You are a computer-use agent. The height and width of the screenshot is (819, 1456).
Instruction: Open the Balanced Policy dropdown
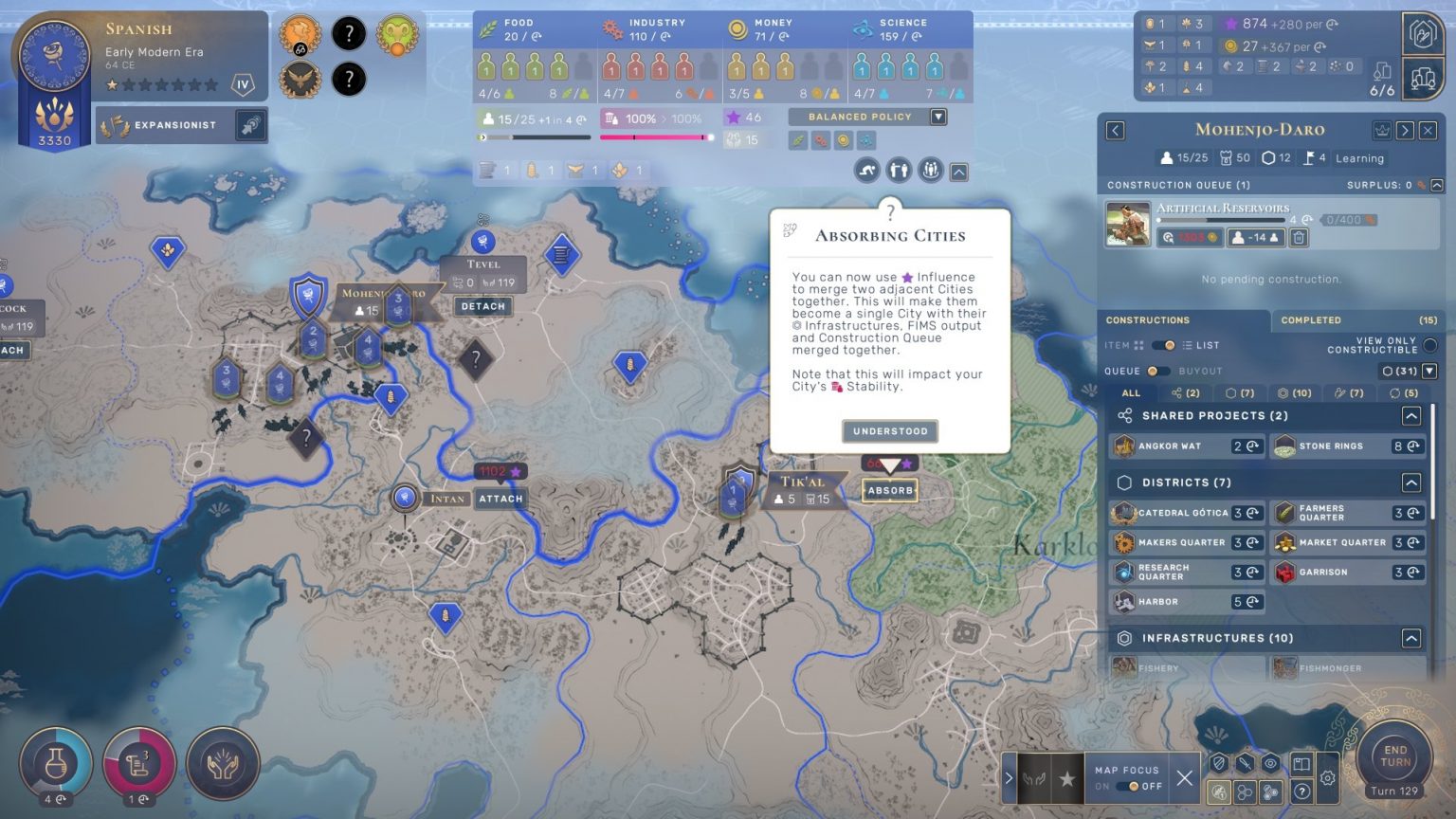pyautogui.click(x=937, y=117)
